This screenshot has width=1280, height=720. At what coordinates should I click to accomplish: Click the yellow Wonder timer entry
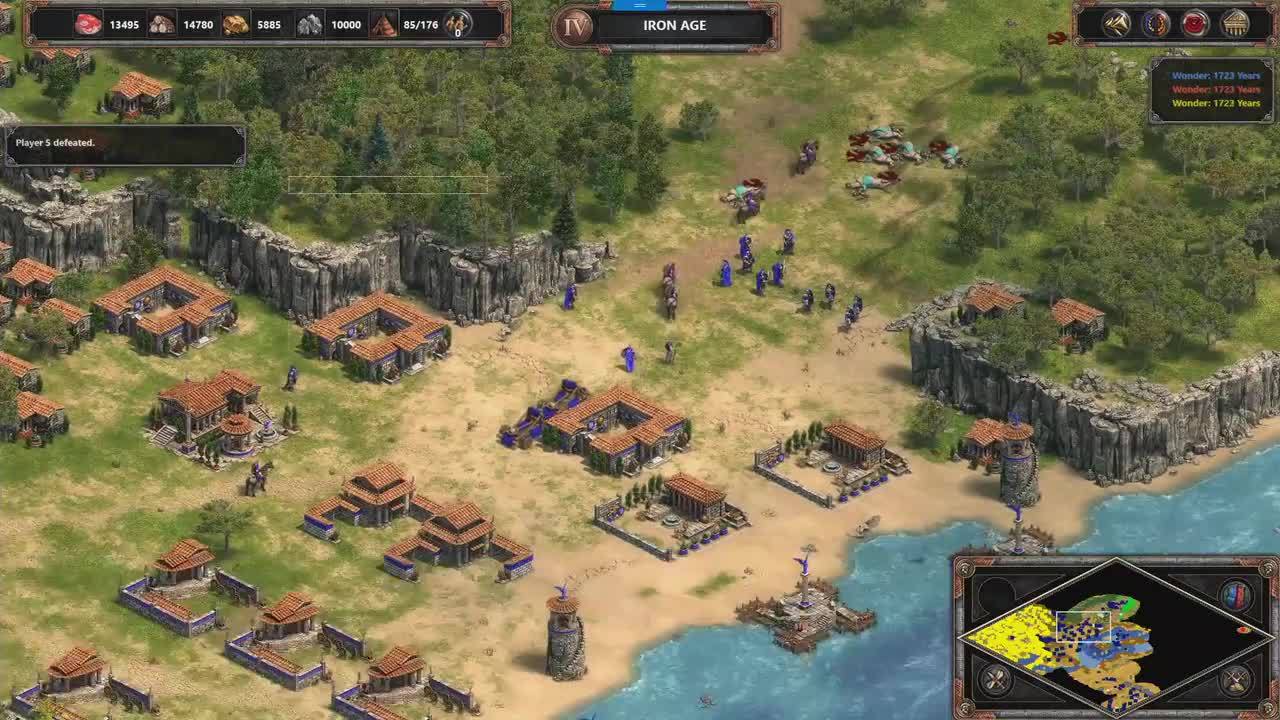(1216, 103)
